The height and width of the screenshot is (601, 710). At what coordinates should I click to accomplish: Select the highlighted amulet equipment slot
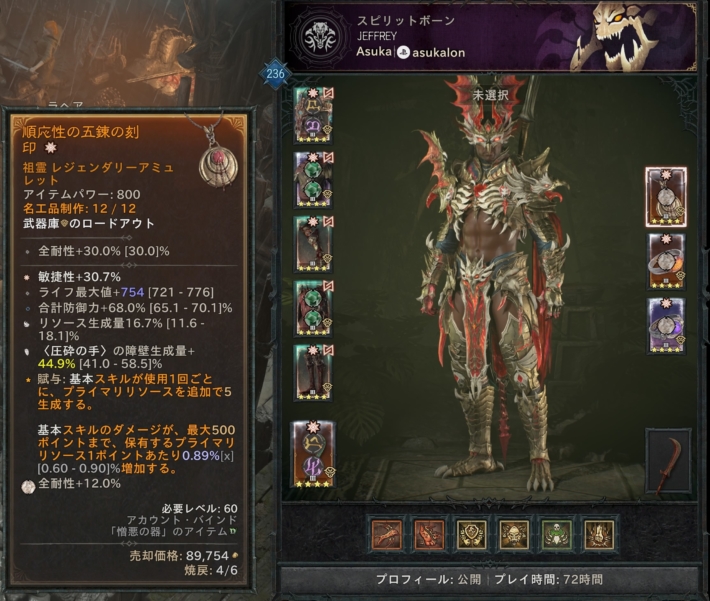click(x=666, y=195)
